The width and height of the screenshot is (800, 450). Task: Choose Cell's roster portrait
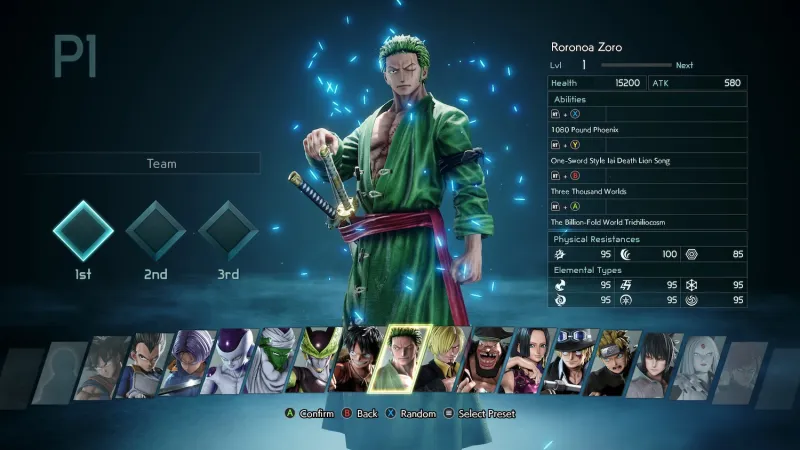[320, 366]
